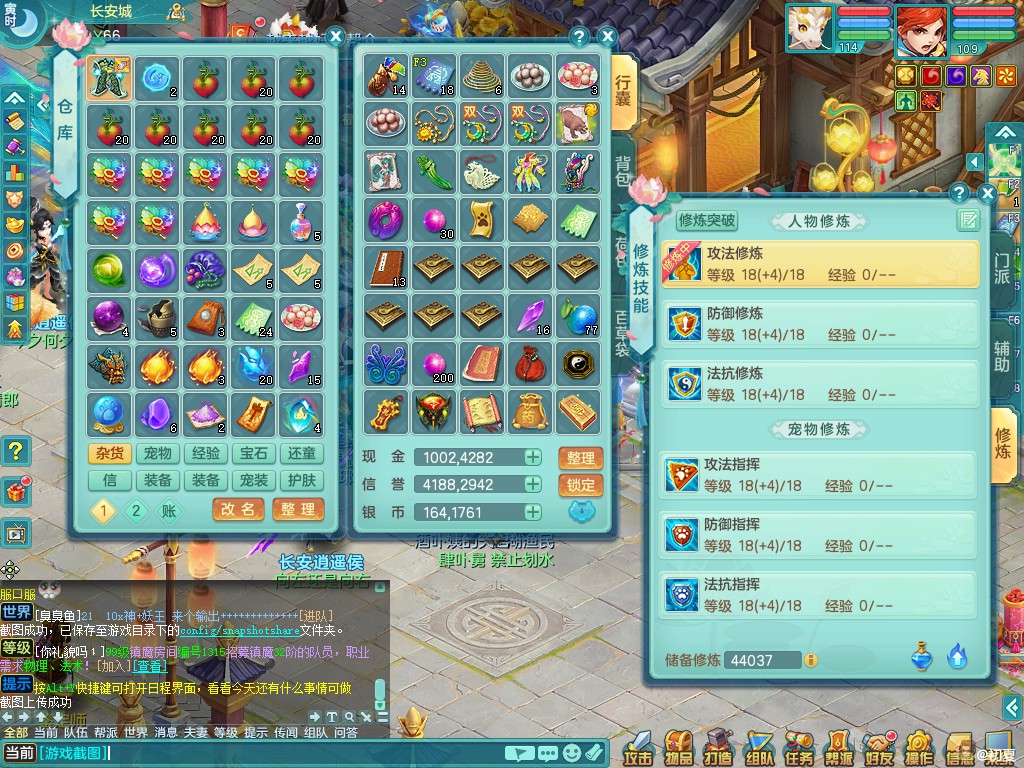
Task: Switch to warehouse page 2
Action: pyautogui.click(x=136, y=511)
